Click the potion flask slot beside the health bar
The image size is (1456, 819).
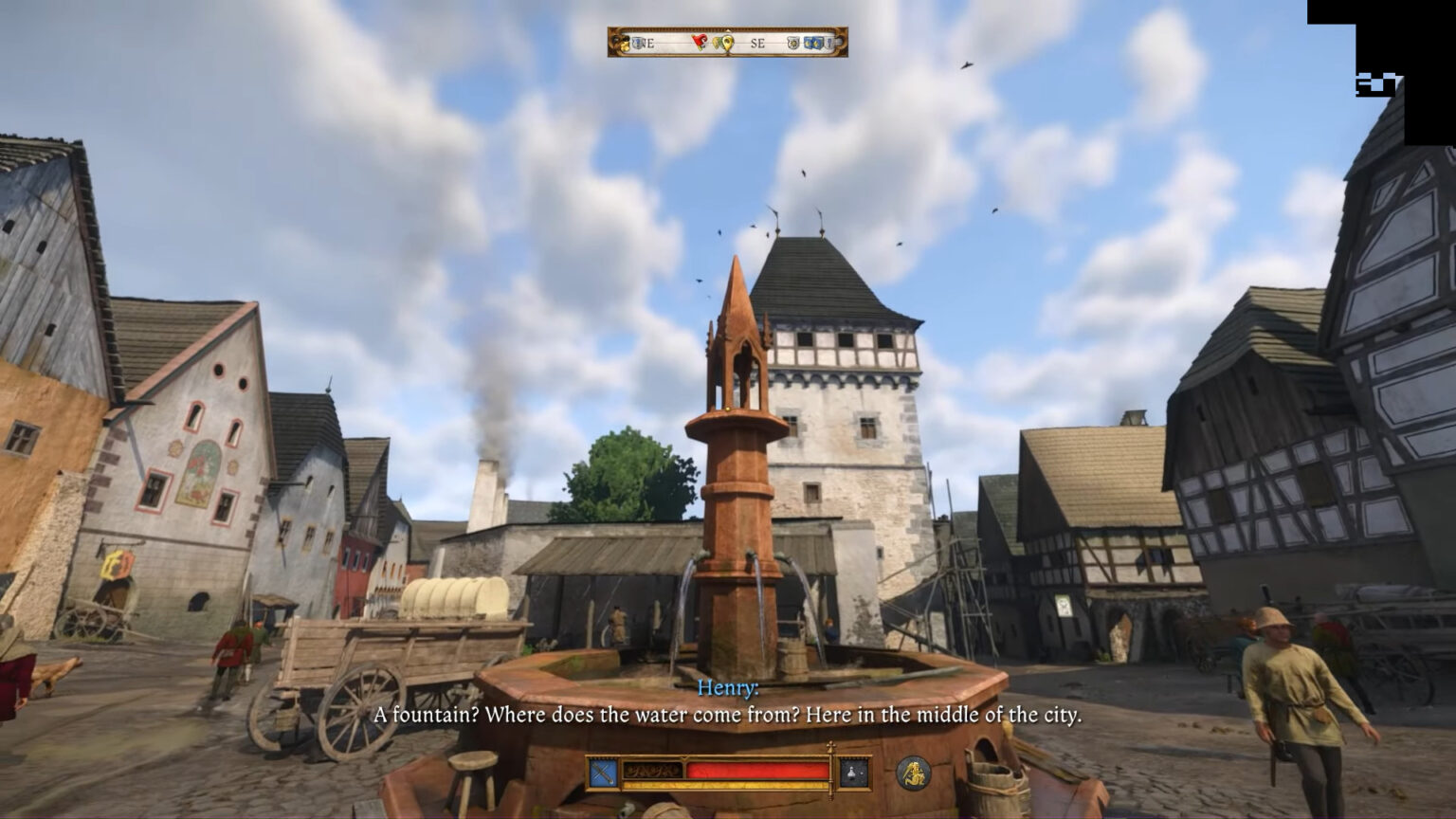click(x=853, y=772)
